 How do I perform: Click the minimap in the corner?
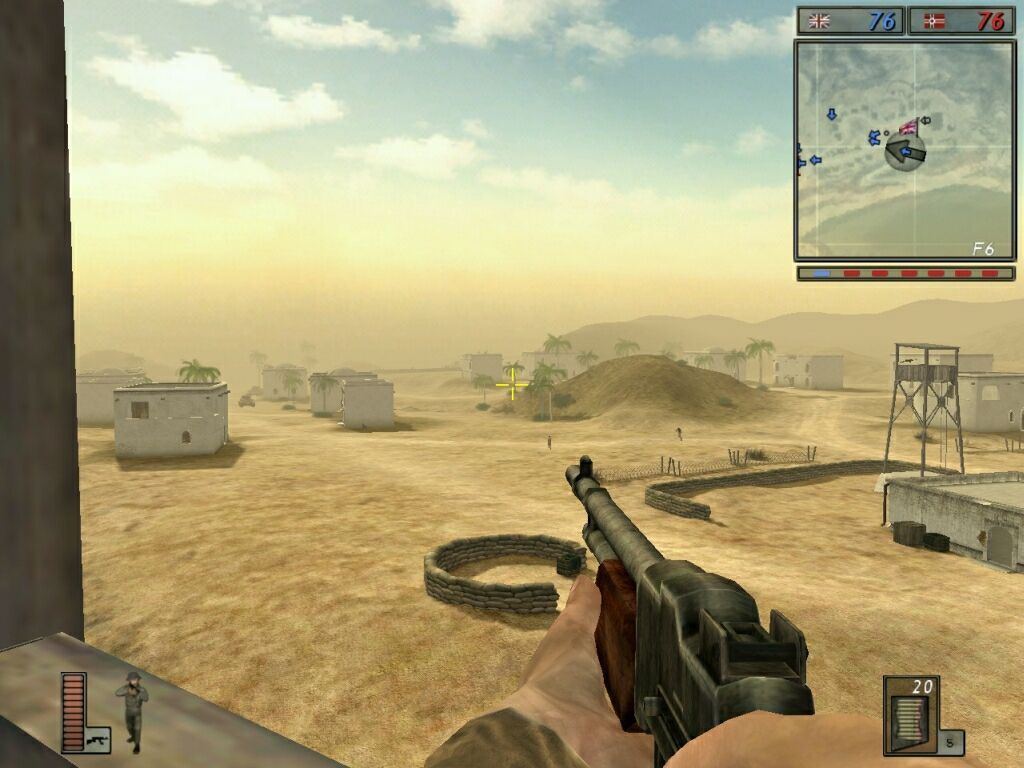[x=904, y=150]
